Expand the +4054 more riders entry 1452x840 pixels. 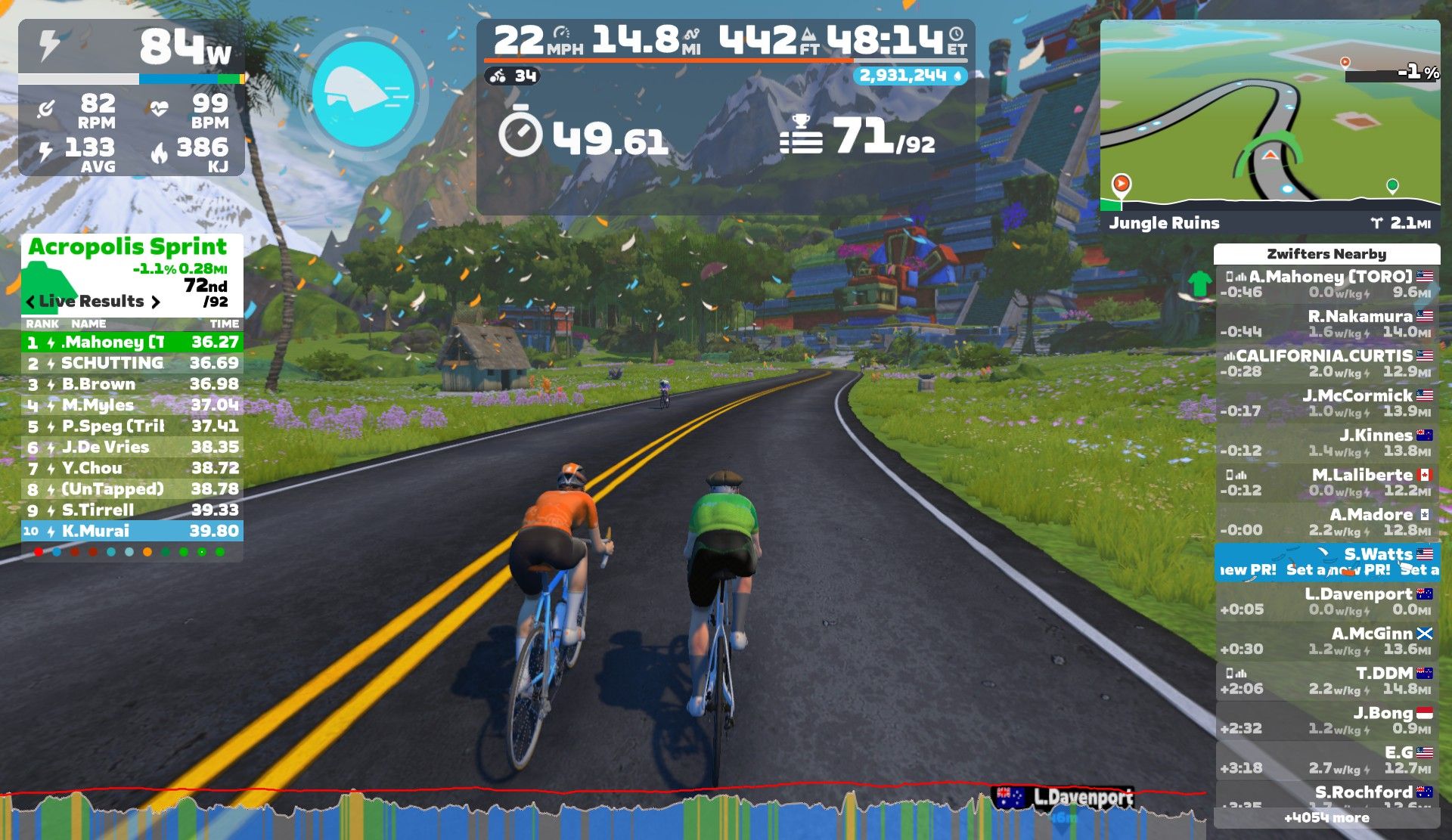(1326, 817)
